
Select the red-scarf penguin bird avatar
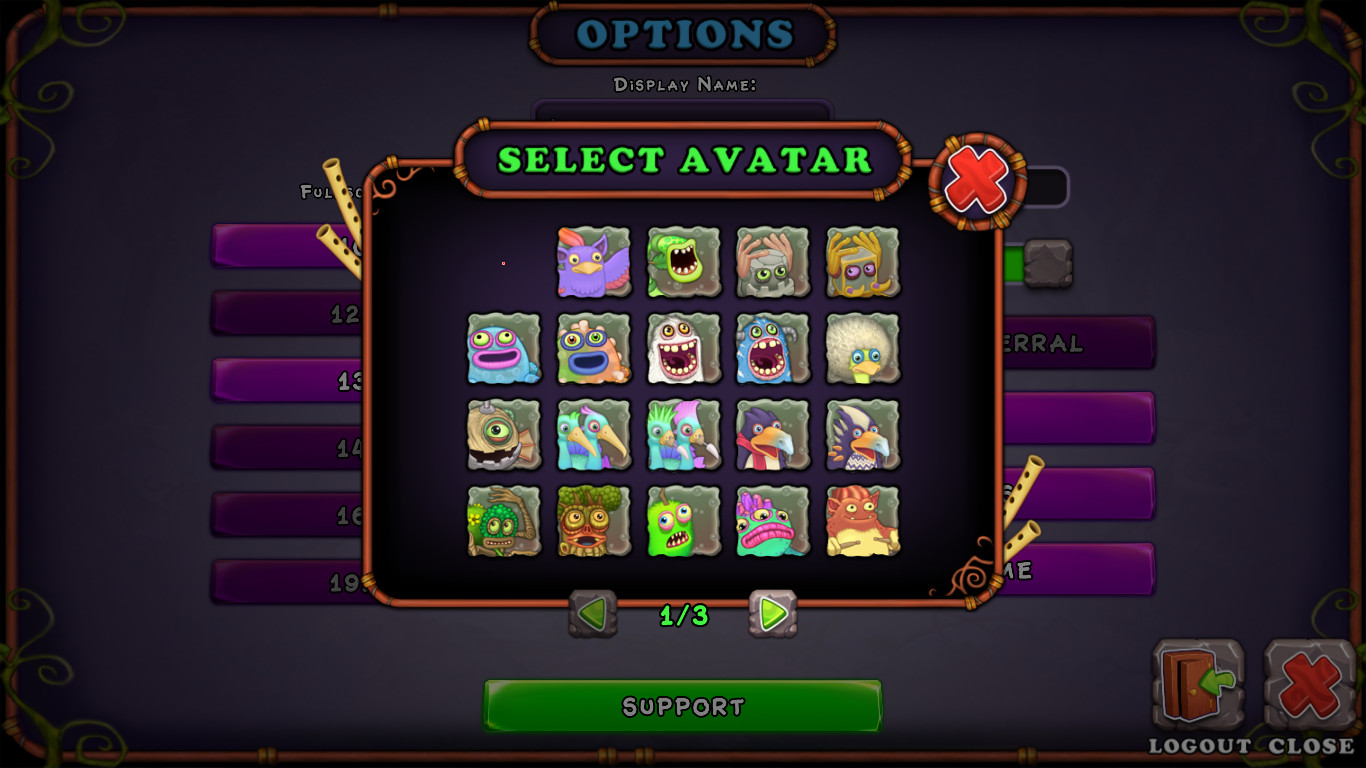coord(772,435)
